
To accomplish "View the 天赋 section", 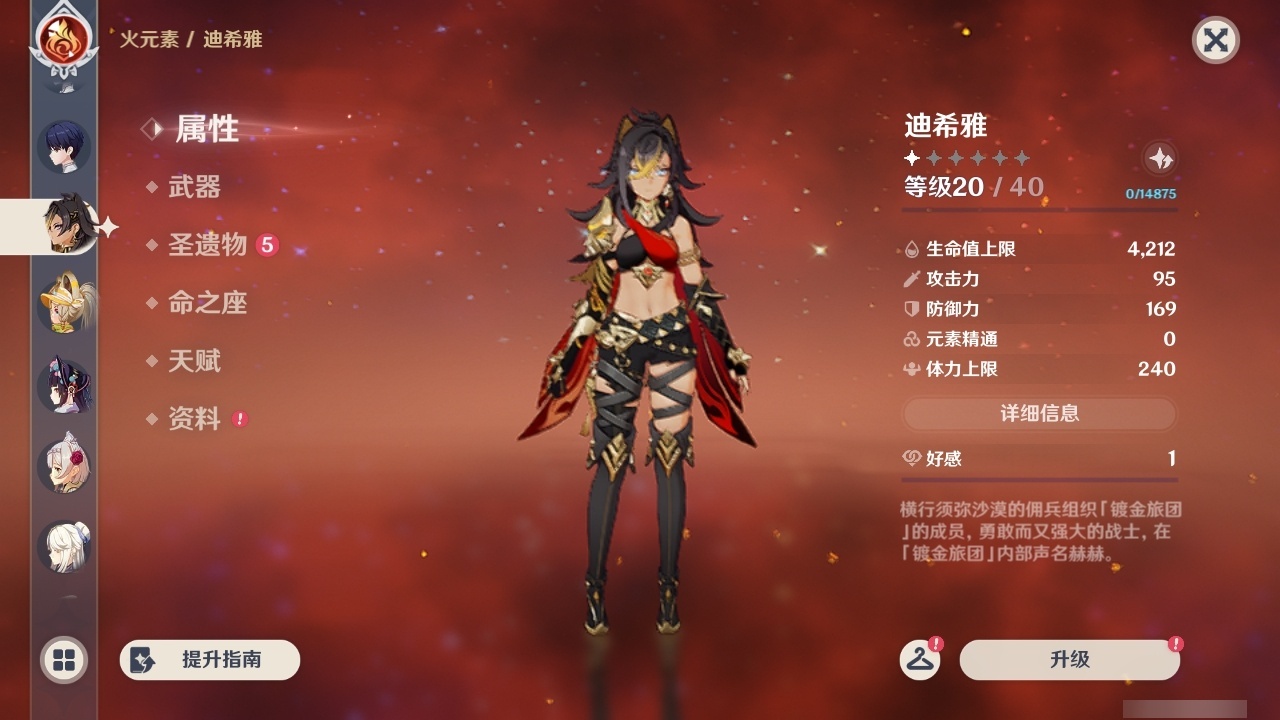I will [x=197, y=361].
